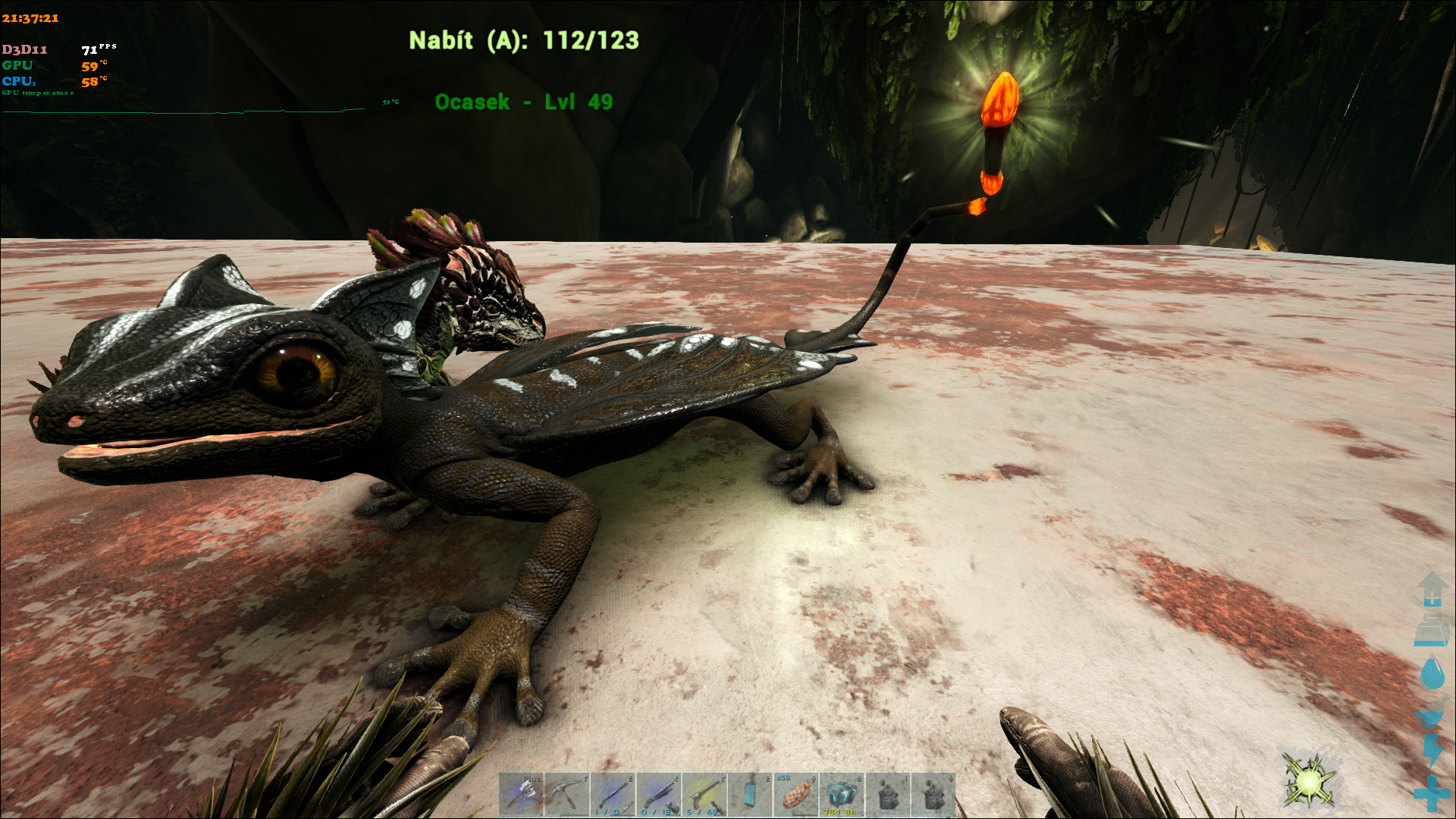This screenshot has width=1456, height=819.
Task: Select the metal hatchet hotbar slot
Action: (x=521, y=794)
